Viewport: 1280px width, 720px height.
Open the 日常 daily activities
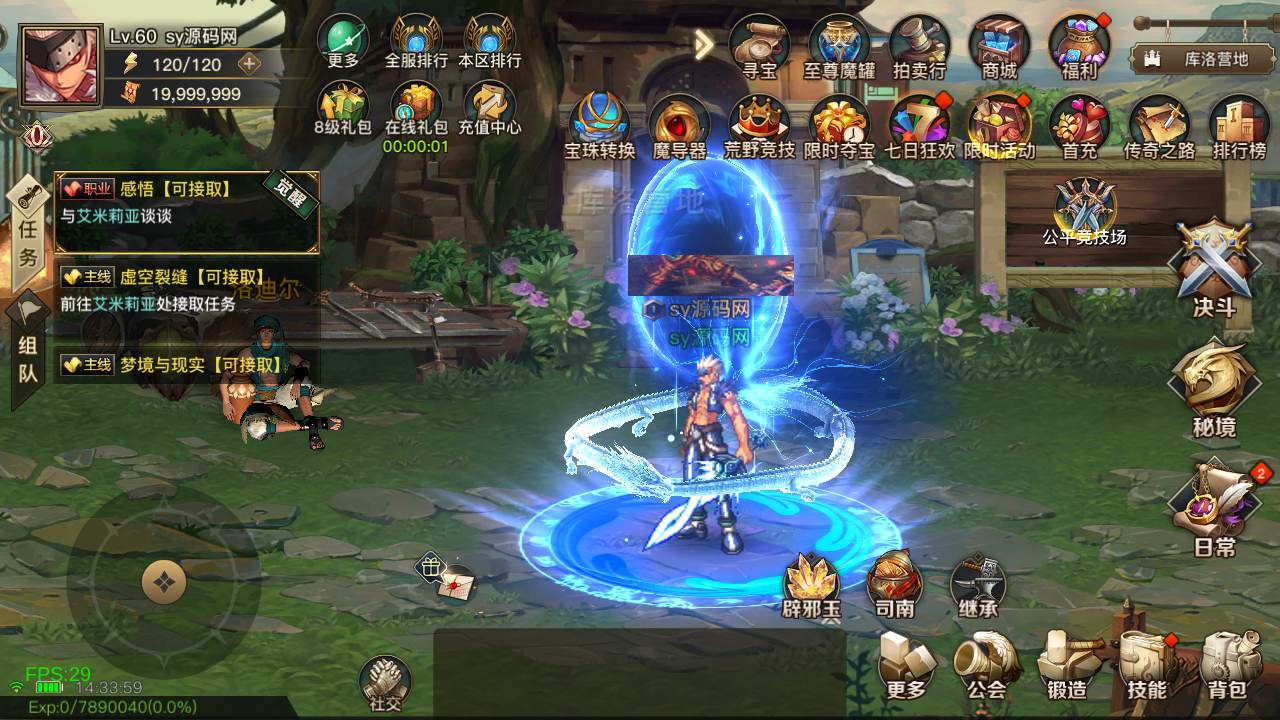[x=1216, y=508]
